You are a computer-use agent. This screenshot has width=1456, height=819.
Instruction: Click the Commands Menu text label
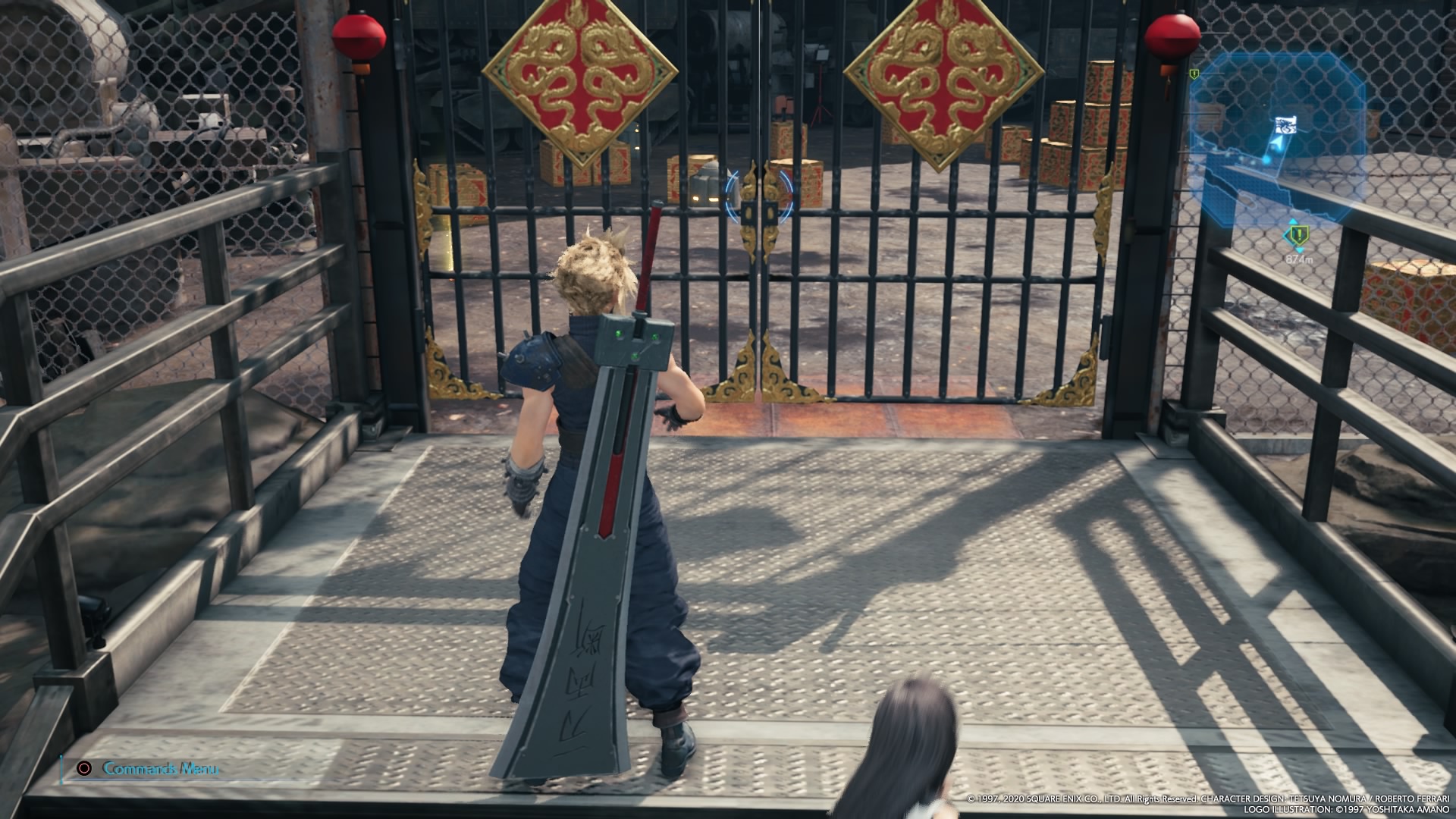coord(160,769)
